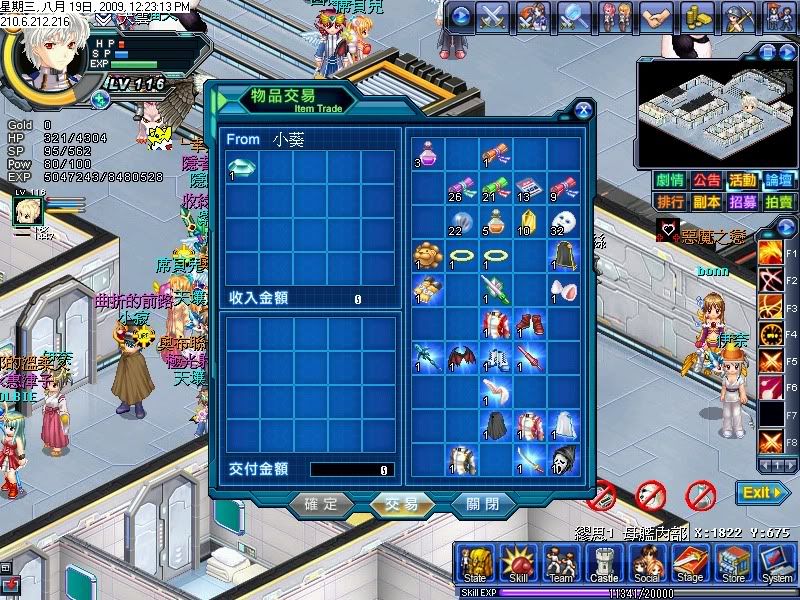
Task: Click the handshake trade icon in top toolbar
Action: [655, 15]
